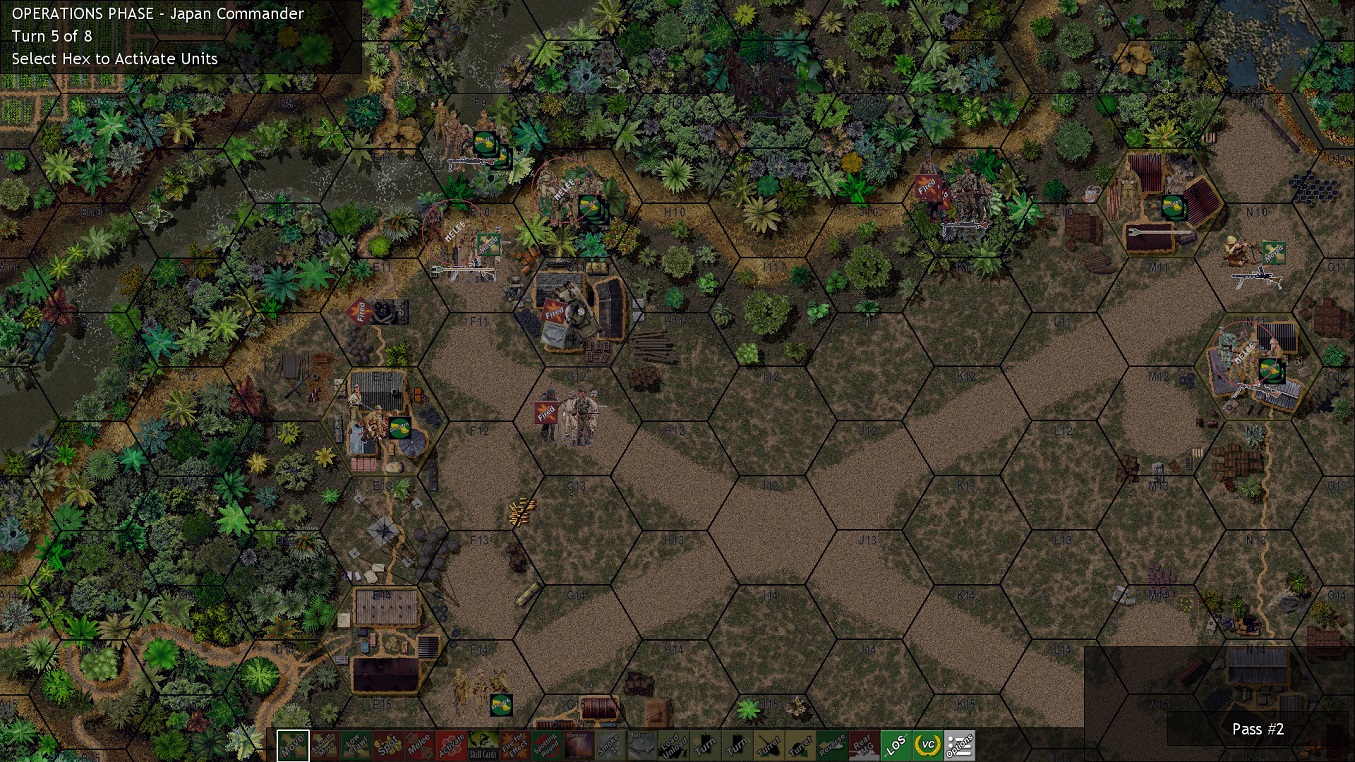Open the Options menu
The width and height of the screenshot is (1355, 762).
click(958, 744)
